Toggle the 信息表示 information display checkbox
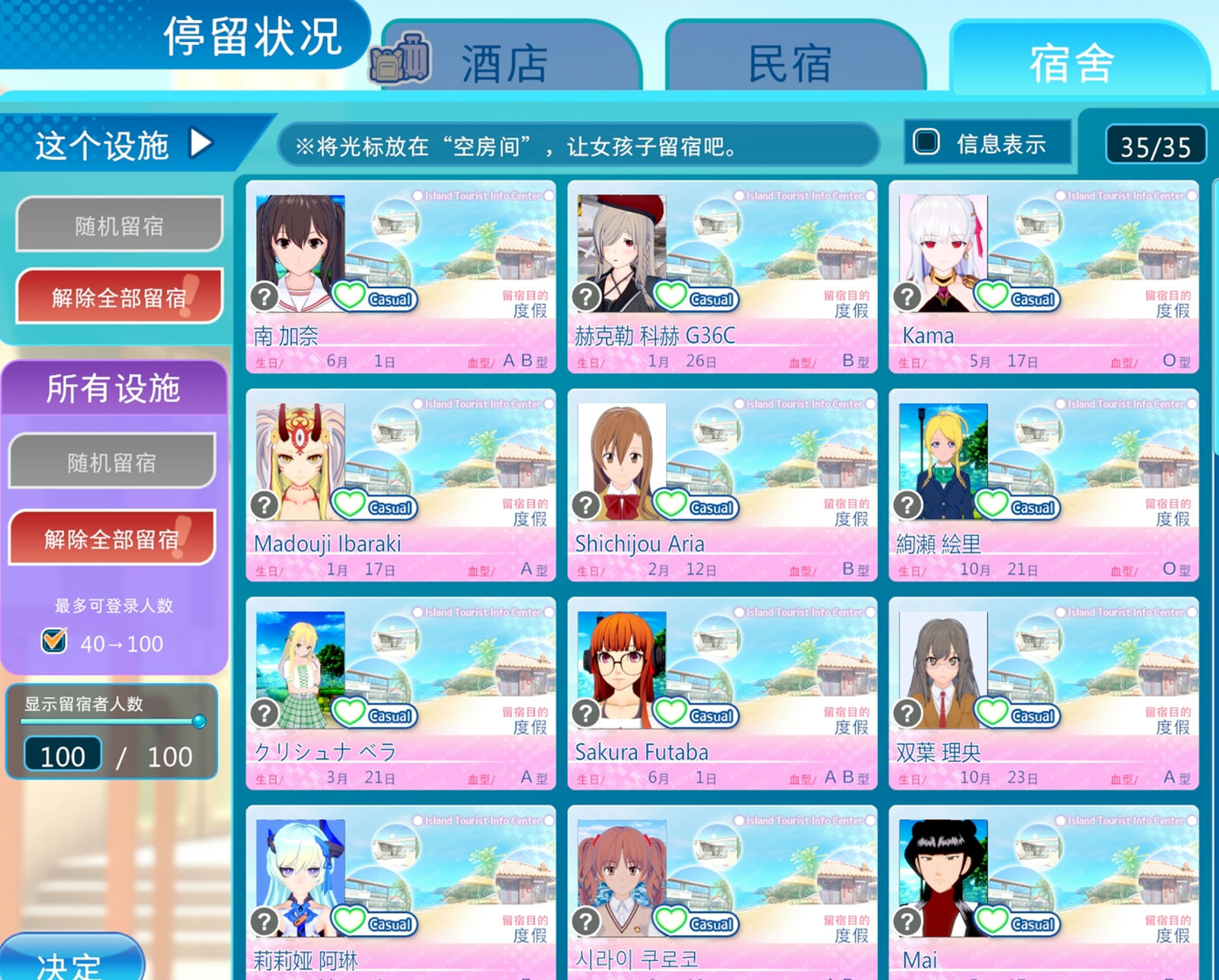Viewport: 1219px width, 980px height. point(926,140)
